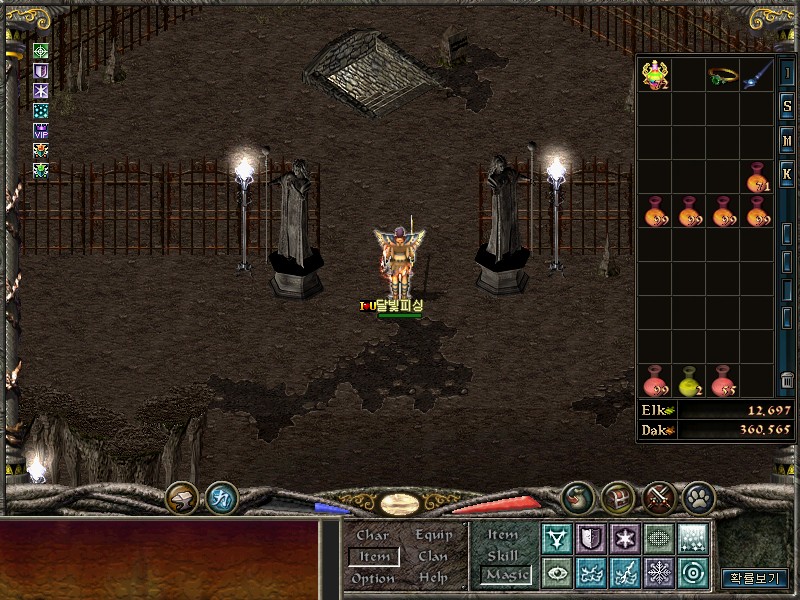This screenshot has width=800, height=600.
Task: Open the Clan menu
Action: click(433, 556)
